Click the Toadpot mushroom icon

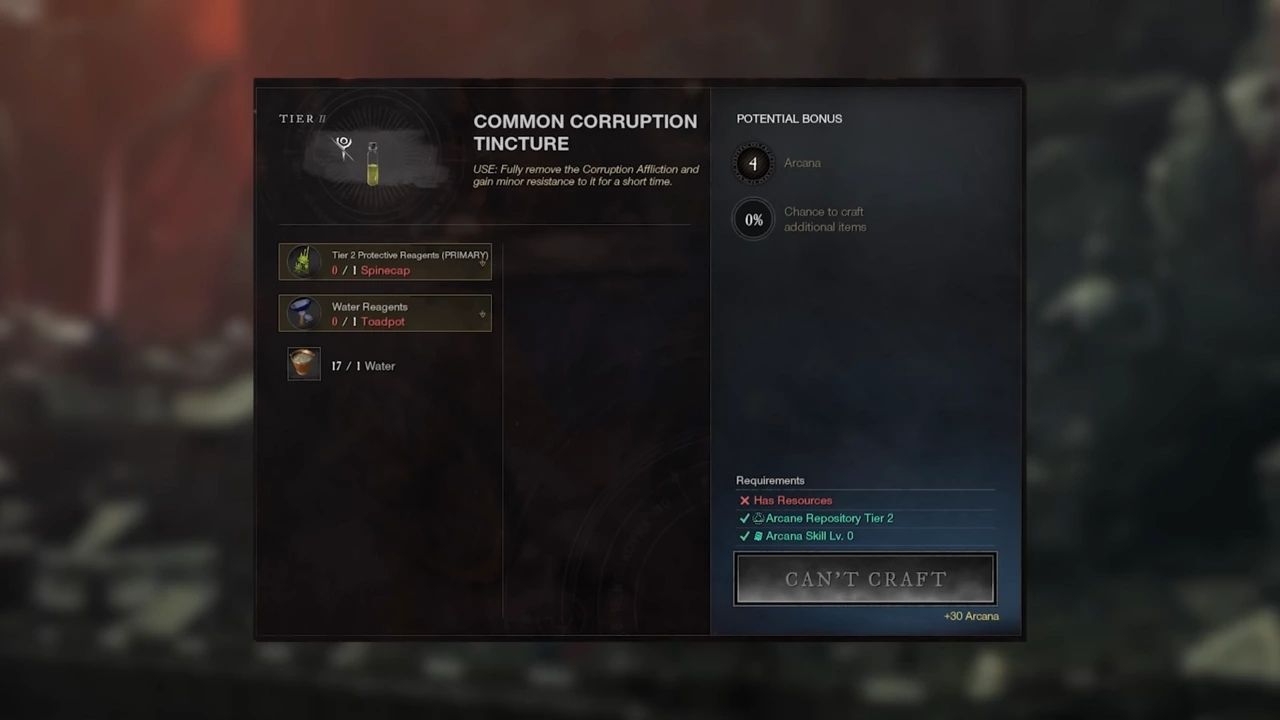[x=303, y=313]
